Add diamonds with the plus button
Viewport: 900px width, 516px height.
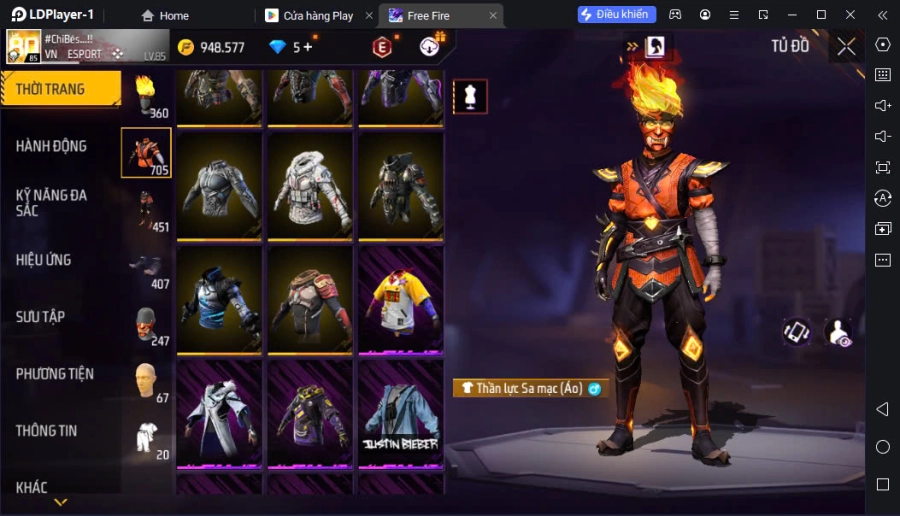(x=307, y=47)
